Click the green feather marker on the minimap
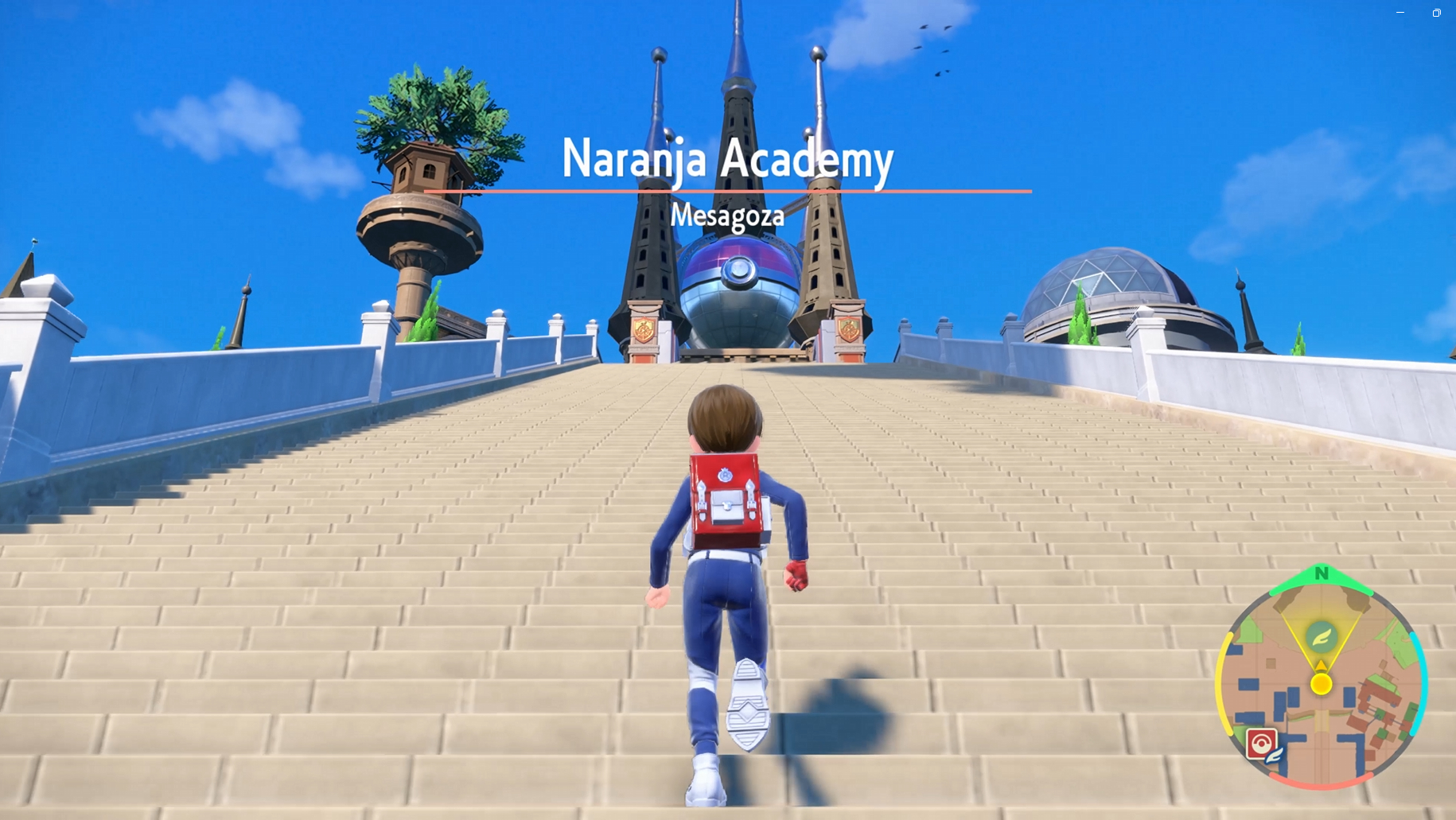This screenshot has width=1456, height=820. tap(1321, 636)
